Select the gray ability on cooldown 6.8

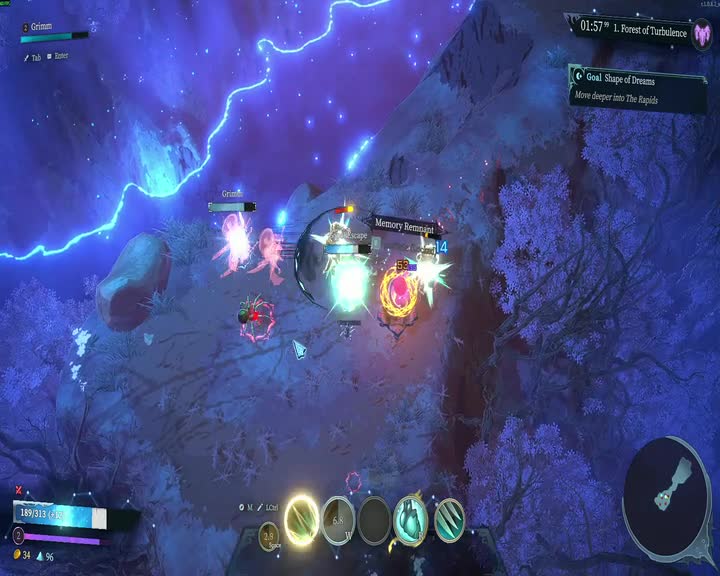[x=338, y=521]
